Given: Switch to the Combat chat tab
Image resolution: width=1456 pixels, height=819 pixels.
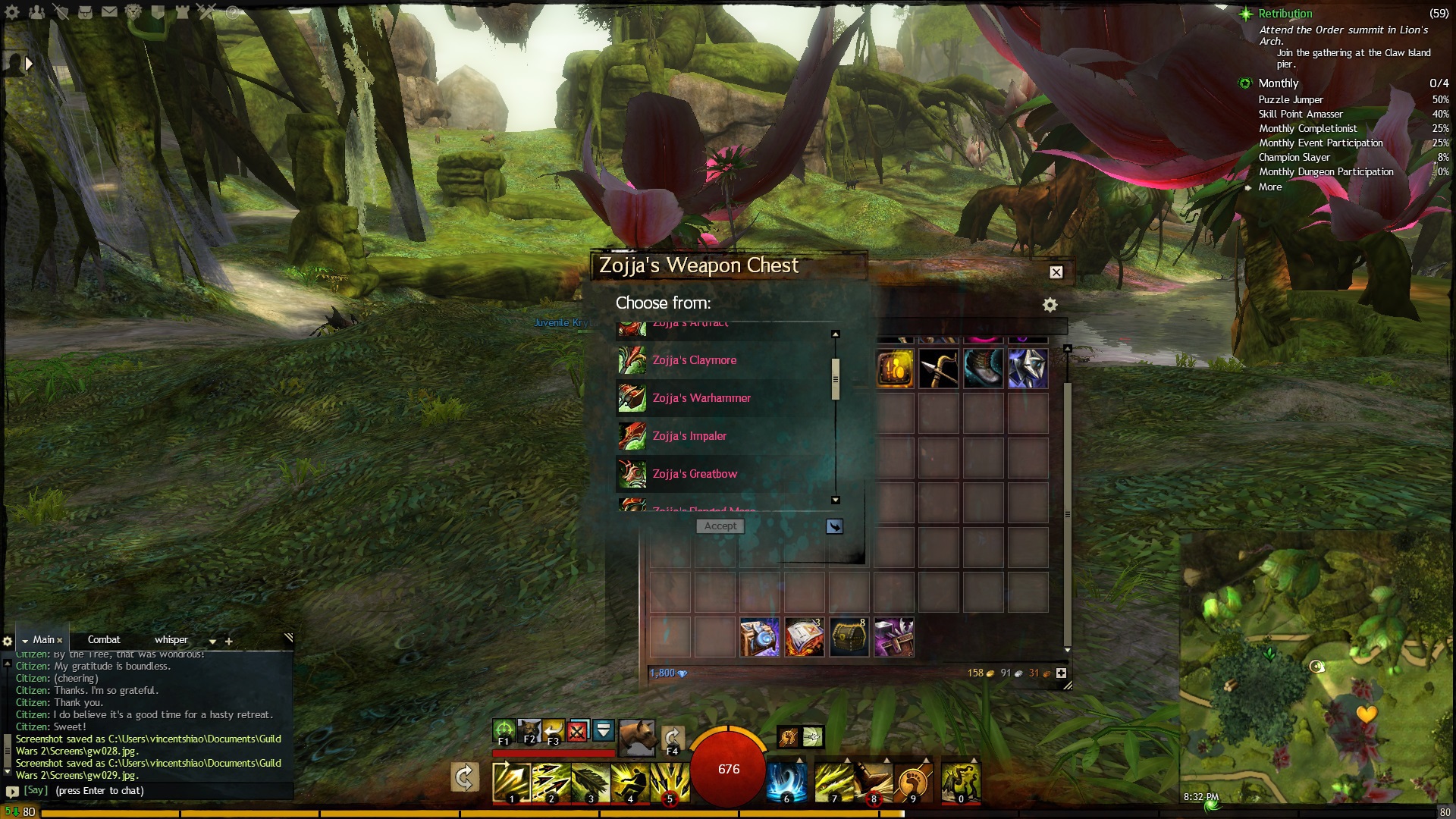Looking at the screenshot, I should tap(104, 640).
